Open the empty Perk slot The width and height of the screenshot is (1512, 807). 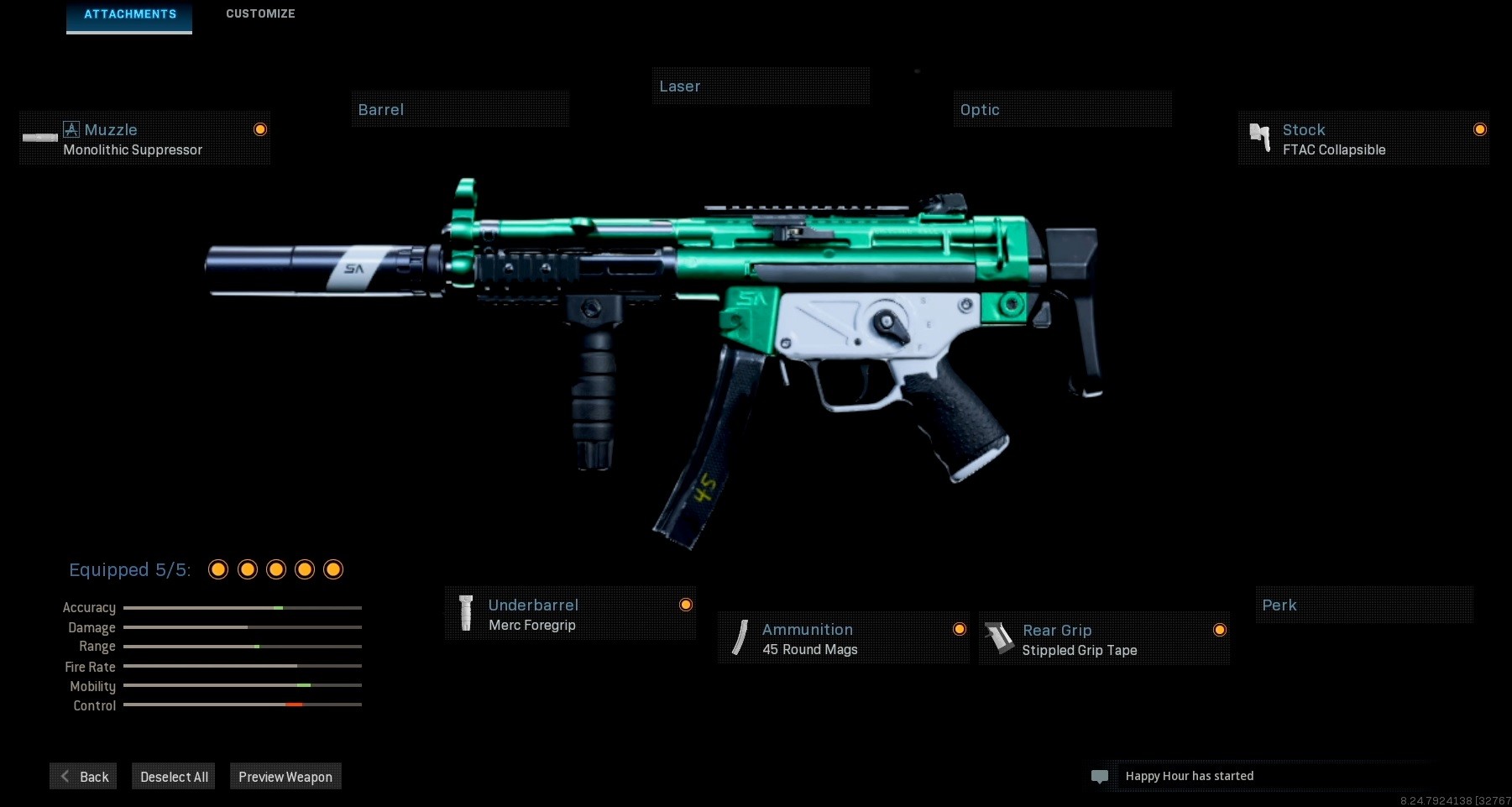pyautogui.click(x=1363, y=605)
